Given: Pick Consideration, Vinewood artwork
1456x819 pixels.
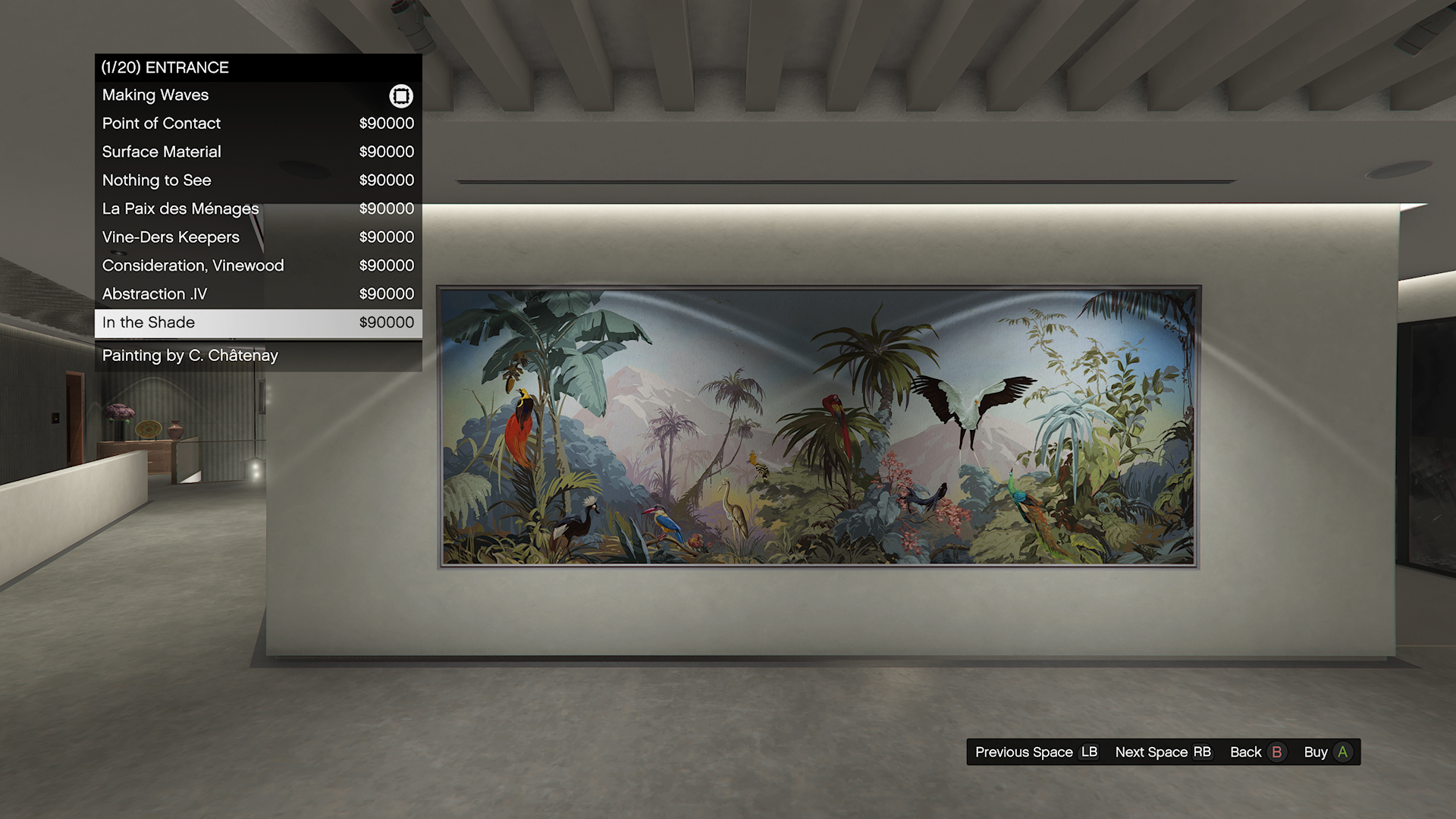Looking at the screenshot, I should [x=258, y=265].
